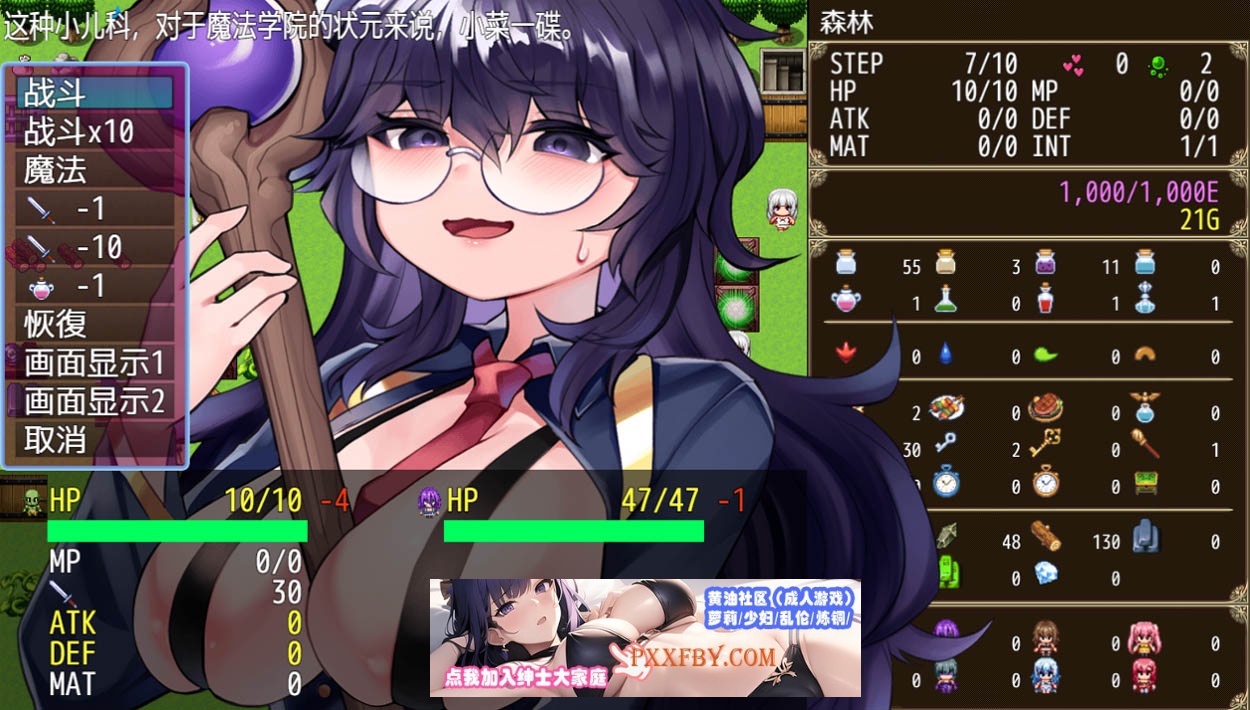Viewport: 1250px width, 710px height.
Task: Select the 恢复 recover command
Action: [95, 324]
